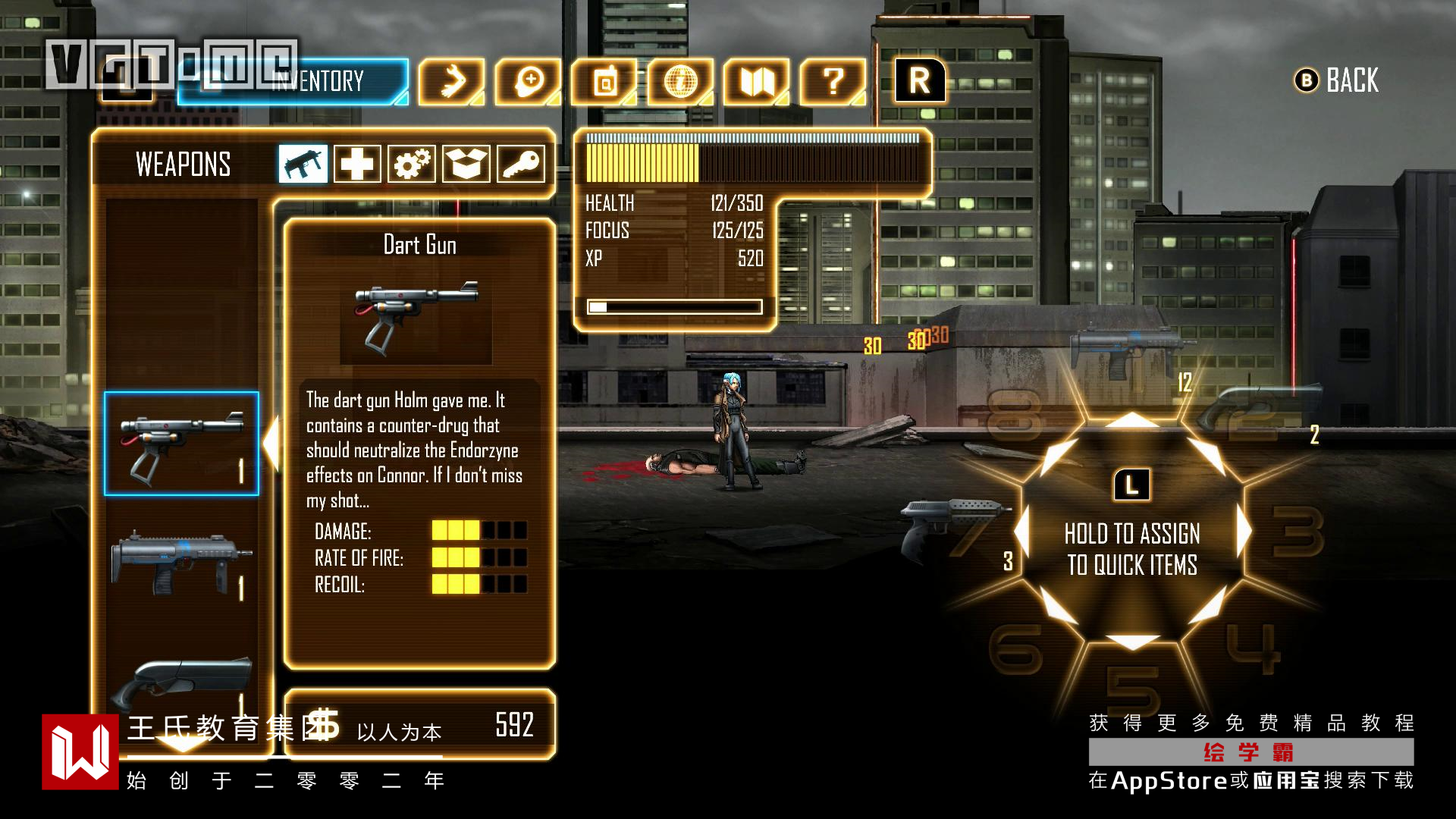
Task: Select the Dart Gun slot
Action: (181, 444)
